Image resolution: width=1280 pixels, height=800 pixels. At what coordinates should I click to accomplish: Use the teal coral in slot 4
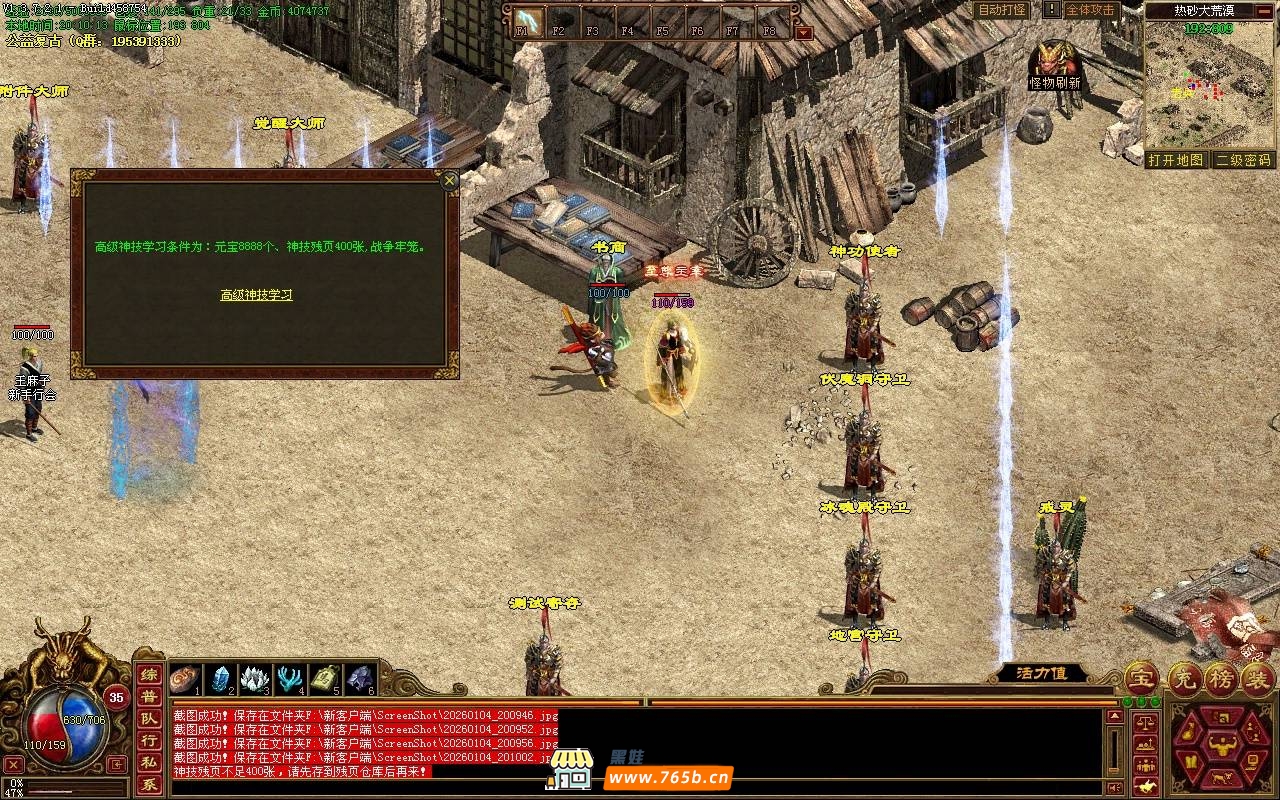click(x=290, y=680)
